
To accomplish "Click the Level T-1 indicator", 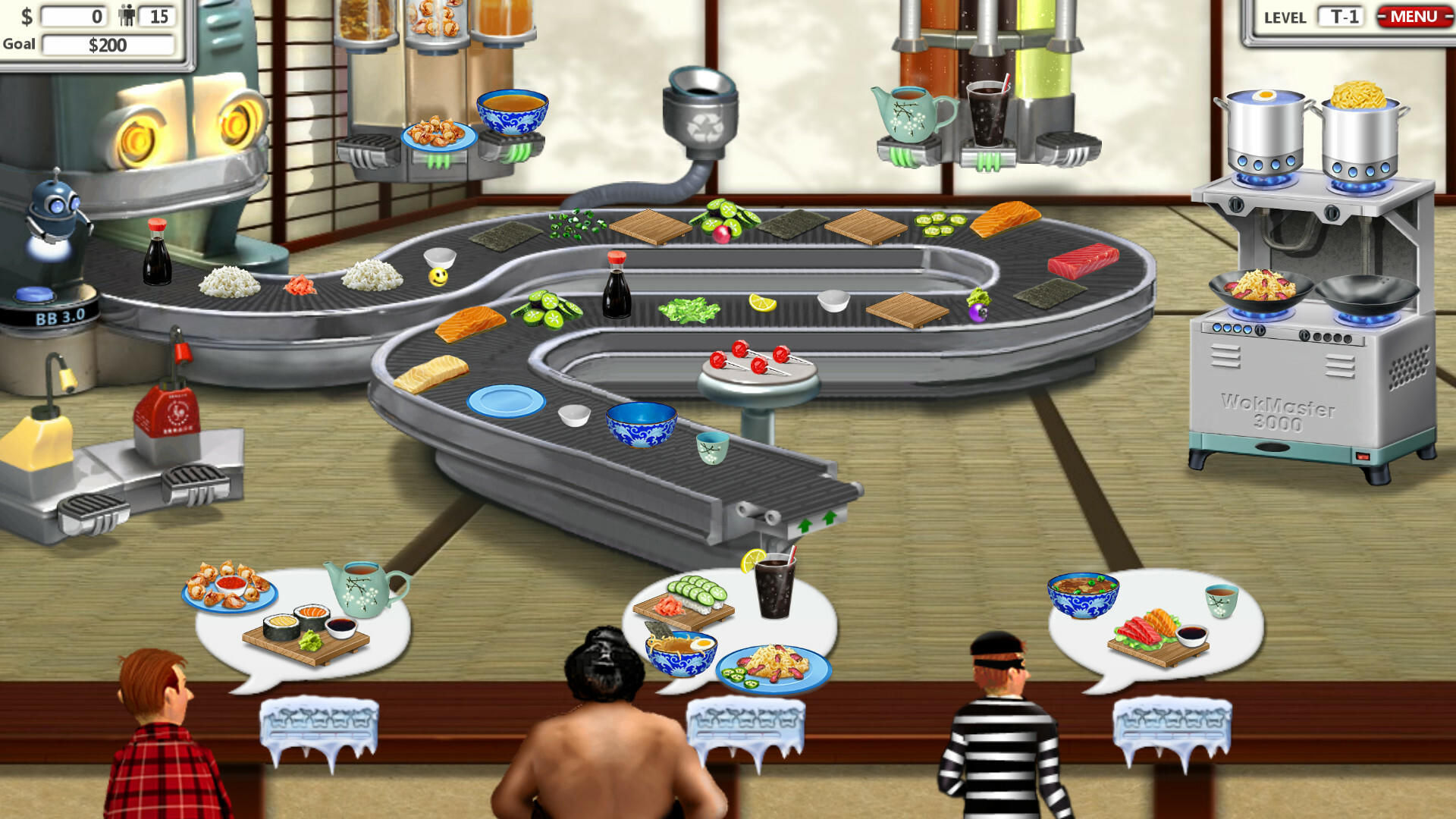I will pyautogui.click(x=1341, y=17).
